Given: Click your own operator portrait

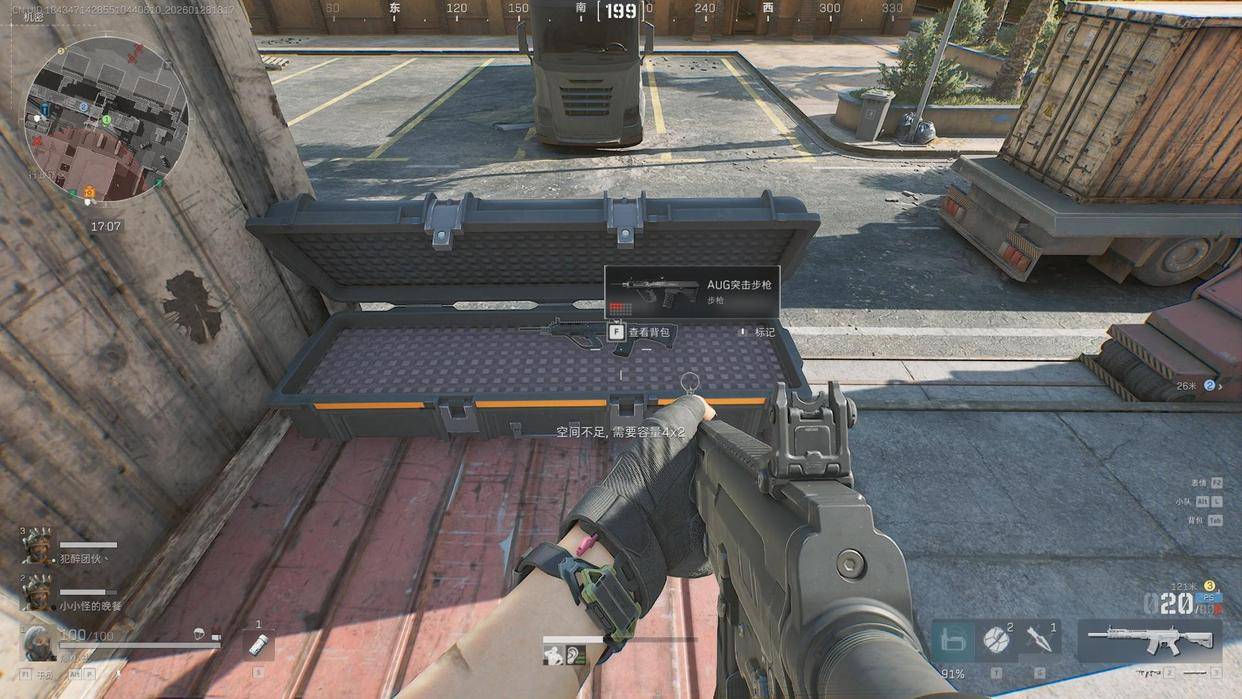Looking at the screenshot, I should click(39, 642).
